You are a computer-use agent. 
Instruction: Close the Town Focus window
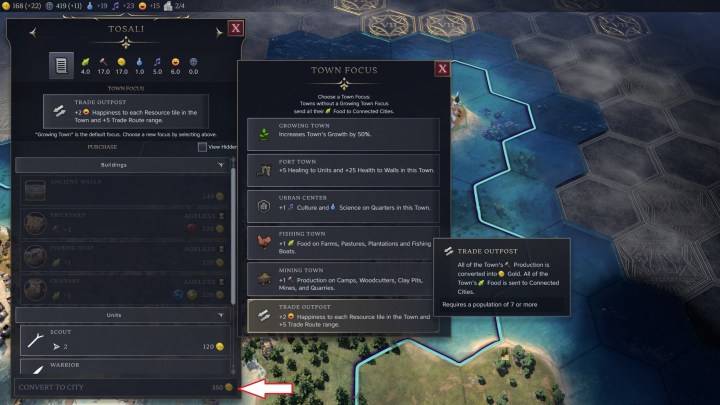pos(442,69)
